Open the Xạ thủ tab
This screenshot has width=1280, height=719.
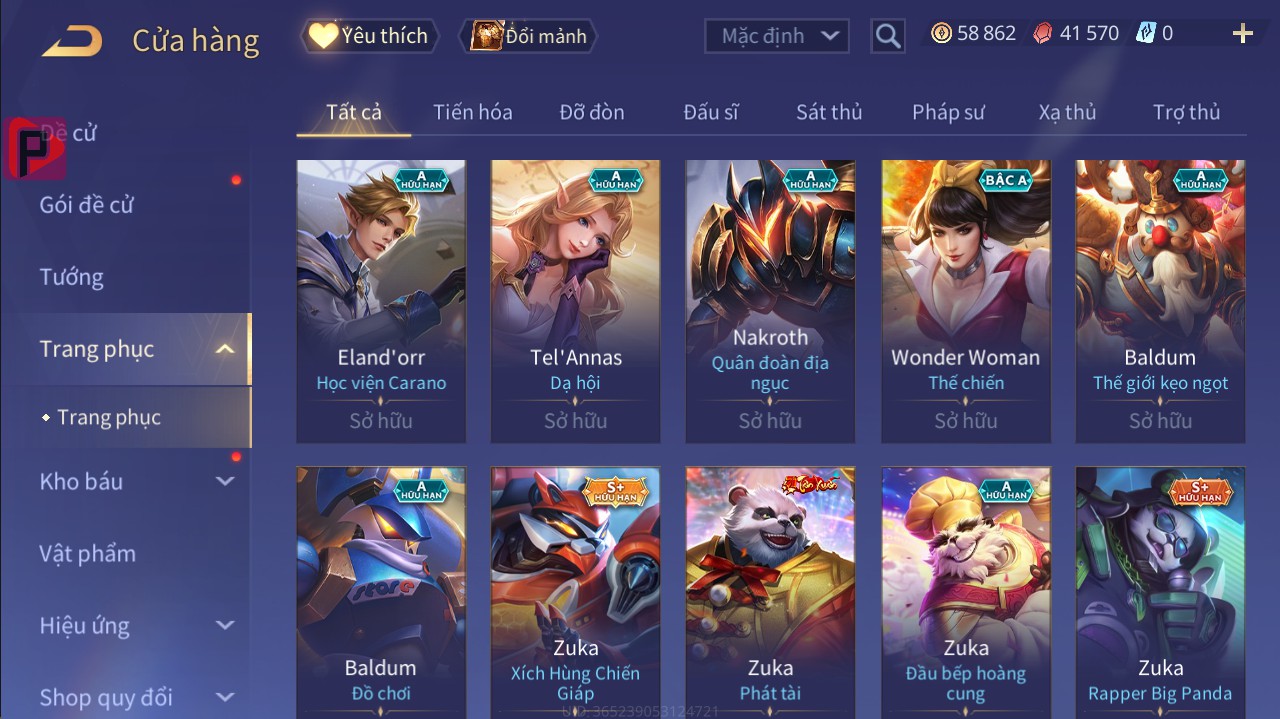(x=1067, y=112)
